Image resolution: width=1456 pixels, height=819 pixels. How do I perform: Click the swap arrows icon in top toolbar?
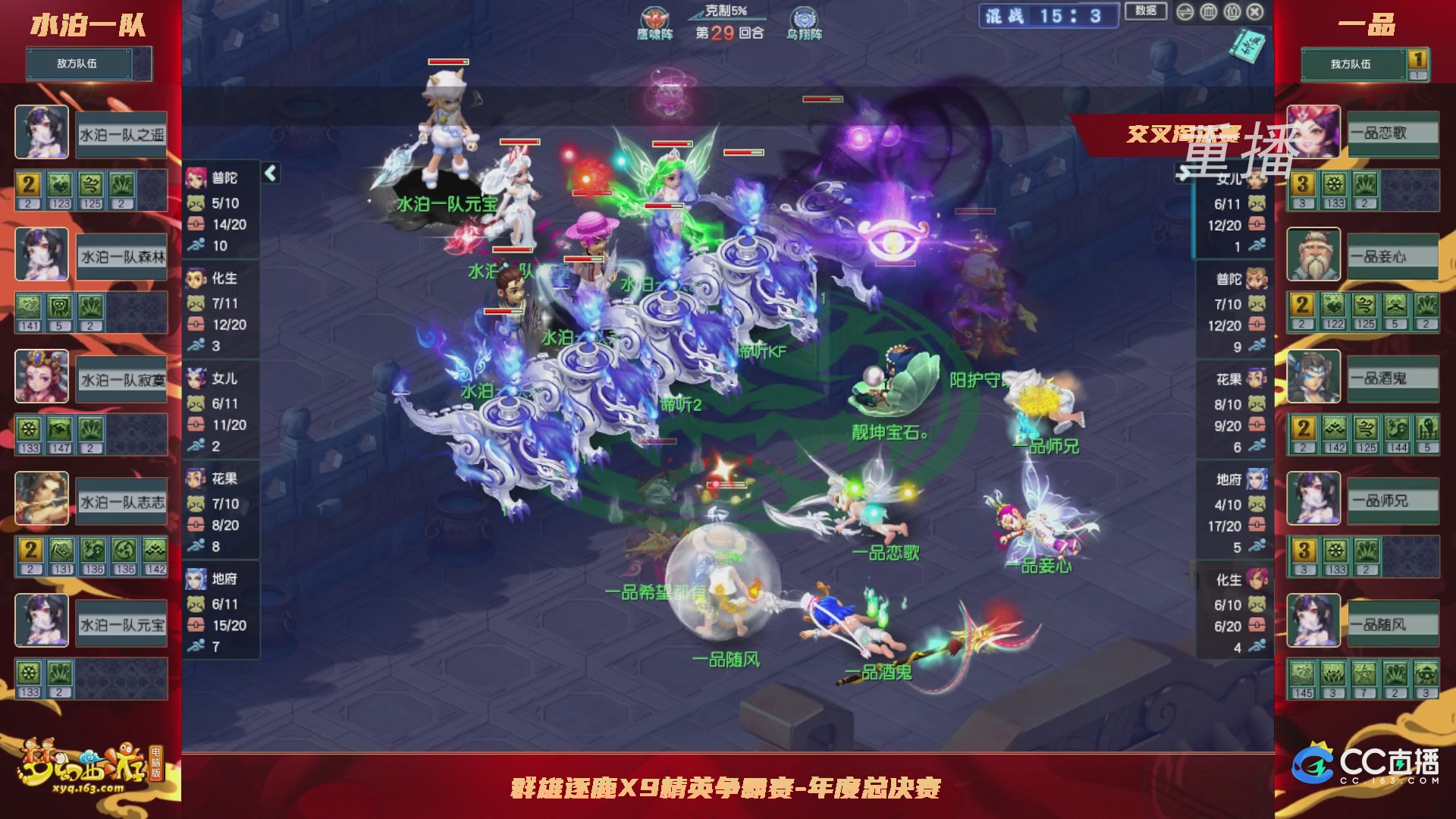point(1185,12)
